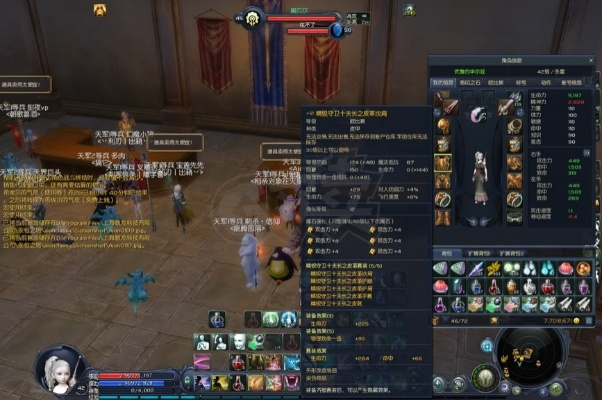Select the 背包 main bag tab
The image size is (602, 400).
tap(446, 253)
